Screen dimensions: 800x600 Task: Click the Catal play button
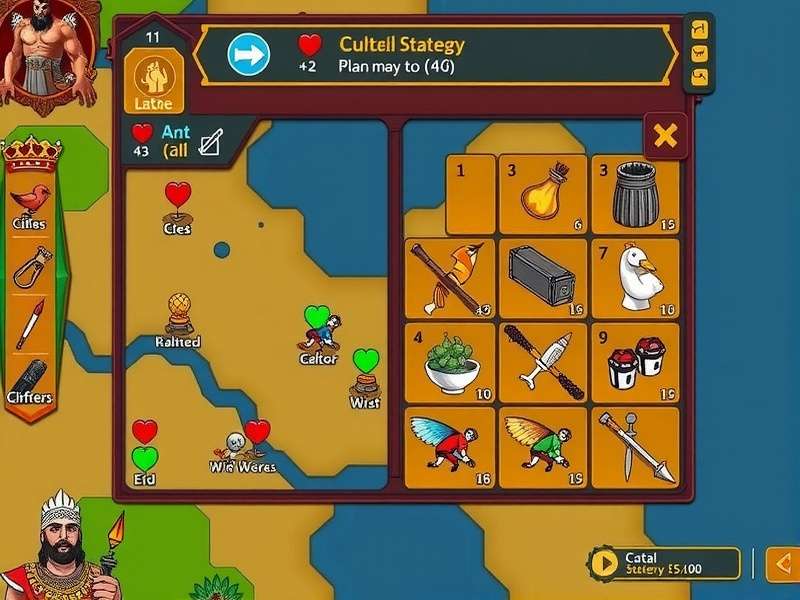tap(603, 563)
